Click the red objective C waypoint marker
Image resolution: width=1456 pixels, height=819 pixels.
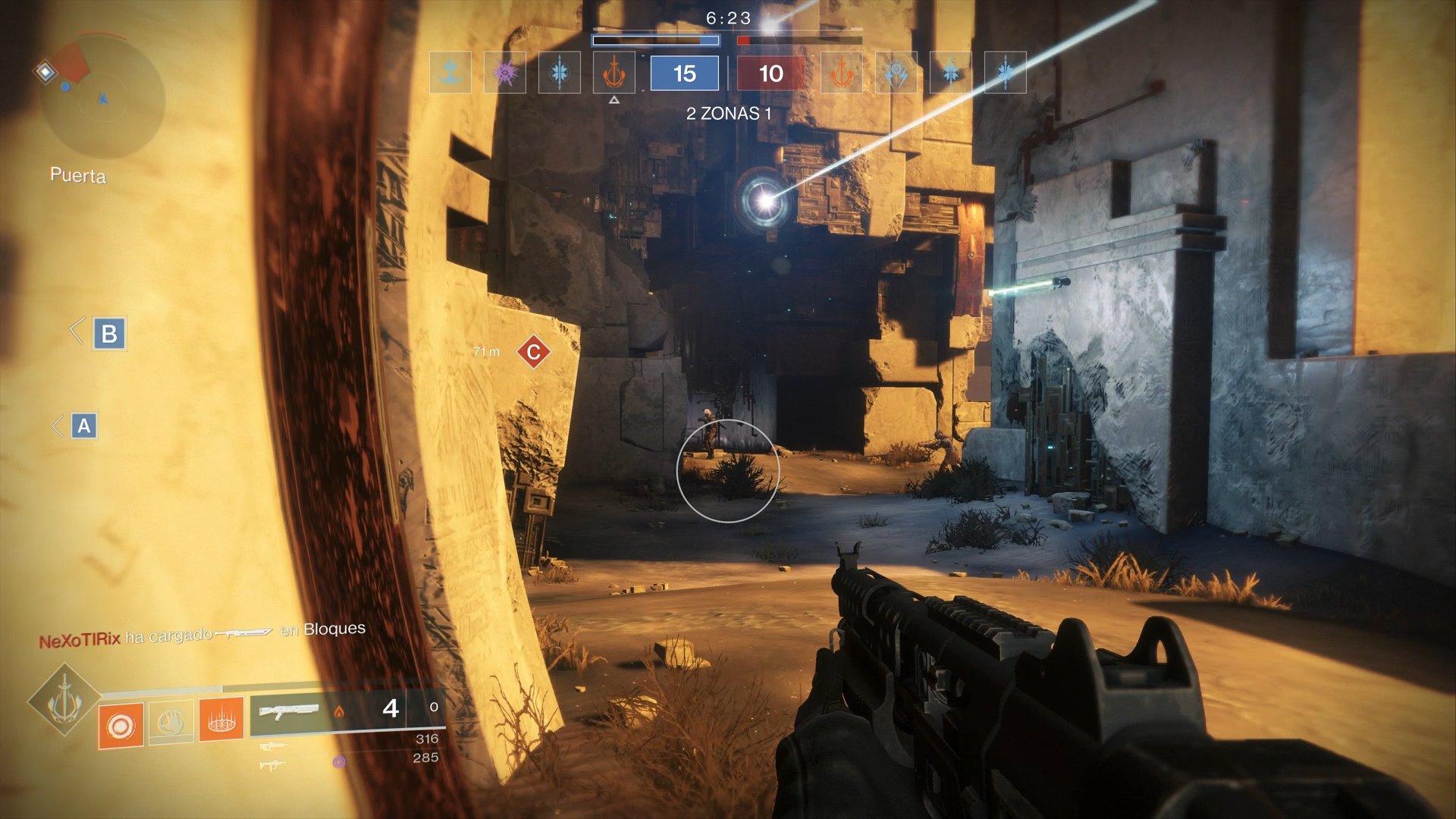tap(533, 350)
